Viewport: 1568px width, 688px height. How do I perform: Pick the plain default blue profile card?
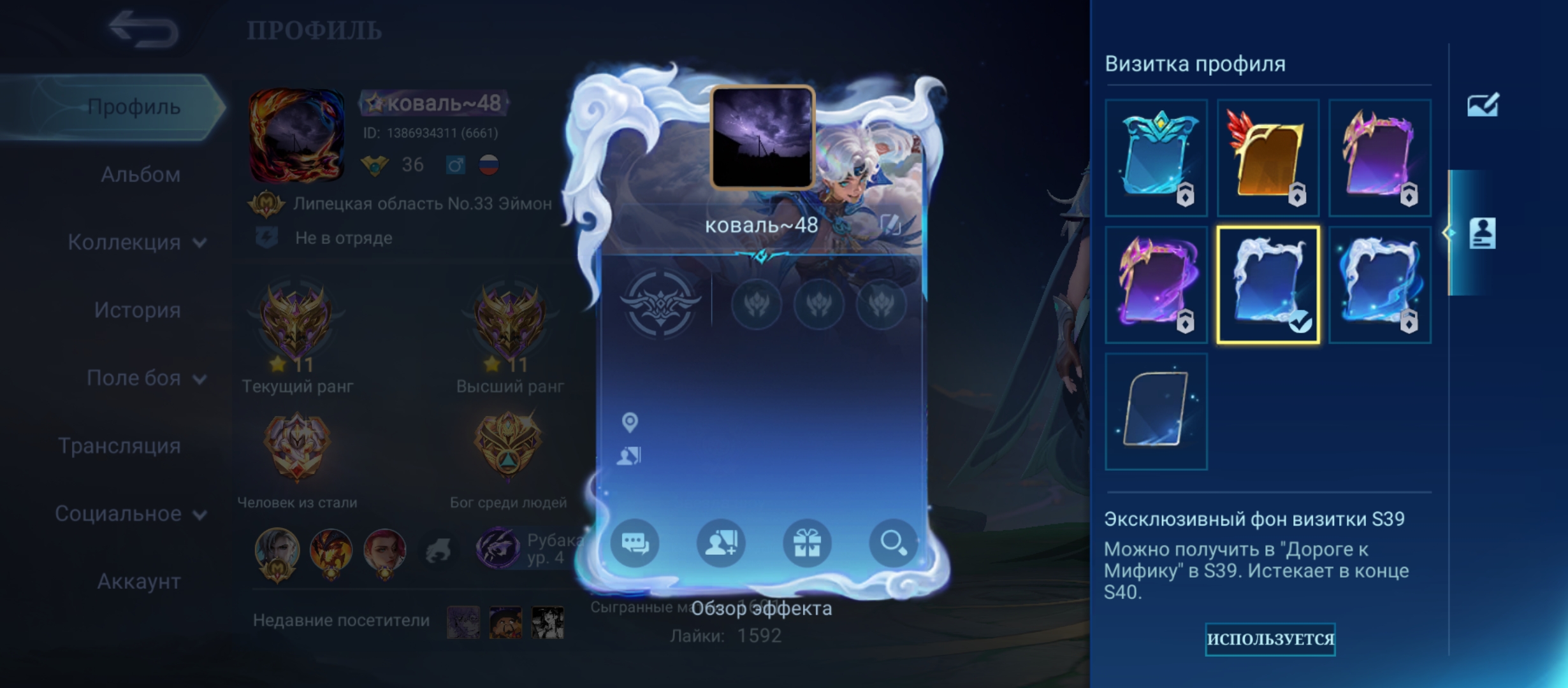pyautogui.click(x=1156, y=411)
